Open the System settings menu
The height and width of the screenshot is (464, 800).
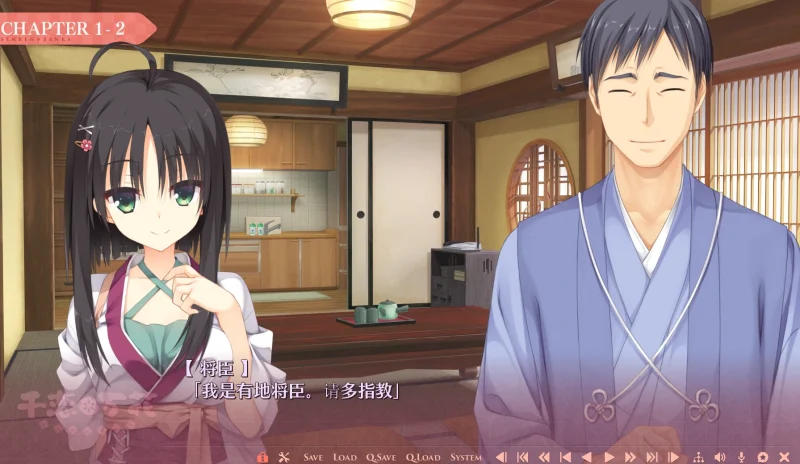(465, 457)
